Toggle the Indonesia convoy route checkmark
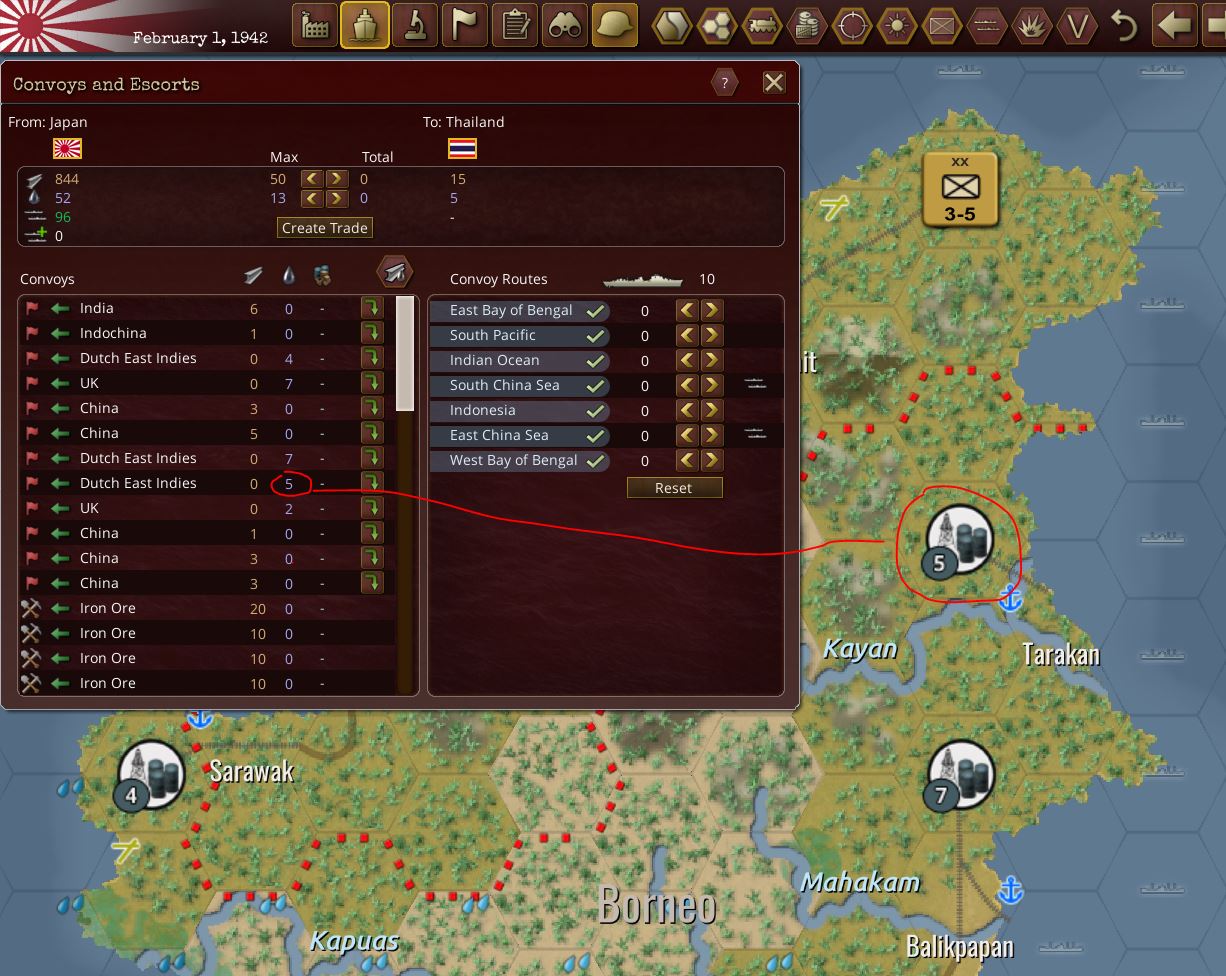Viewport: 1226px width, 976px height. click(597, 410)
